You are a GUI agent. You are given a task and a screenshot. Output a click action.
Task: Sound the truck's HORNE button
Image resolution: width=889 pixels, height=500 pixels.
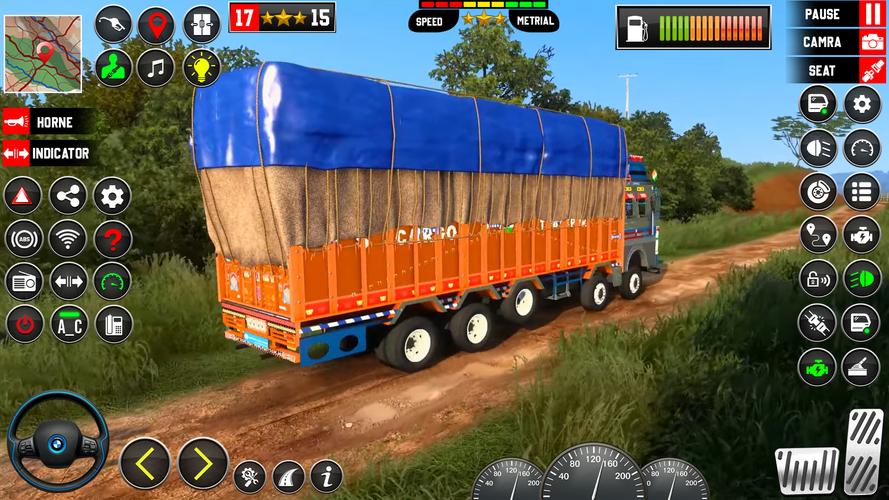pyautogui.click(x=49, y=122)
